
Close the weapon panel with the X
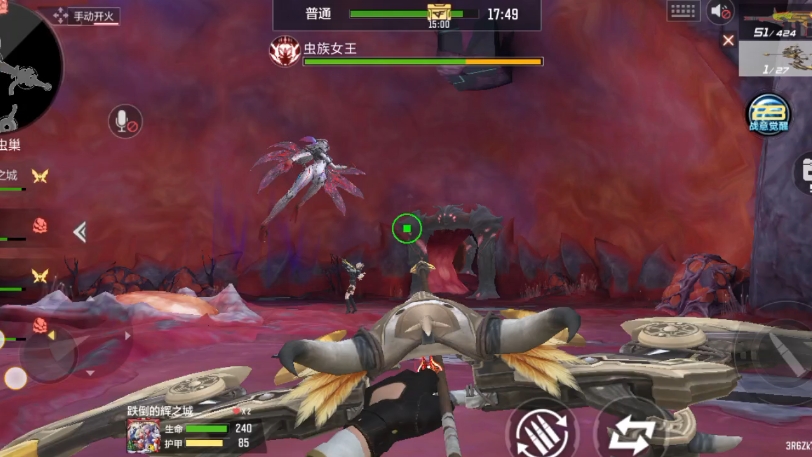[728, 40]
